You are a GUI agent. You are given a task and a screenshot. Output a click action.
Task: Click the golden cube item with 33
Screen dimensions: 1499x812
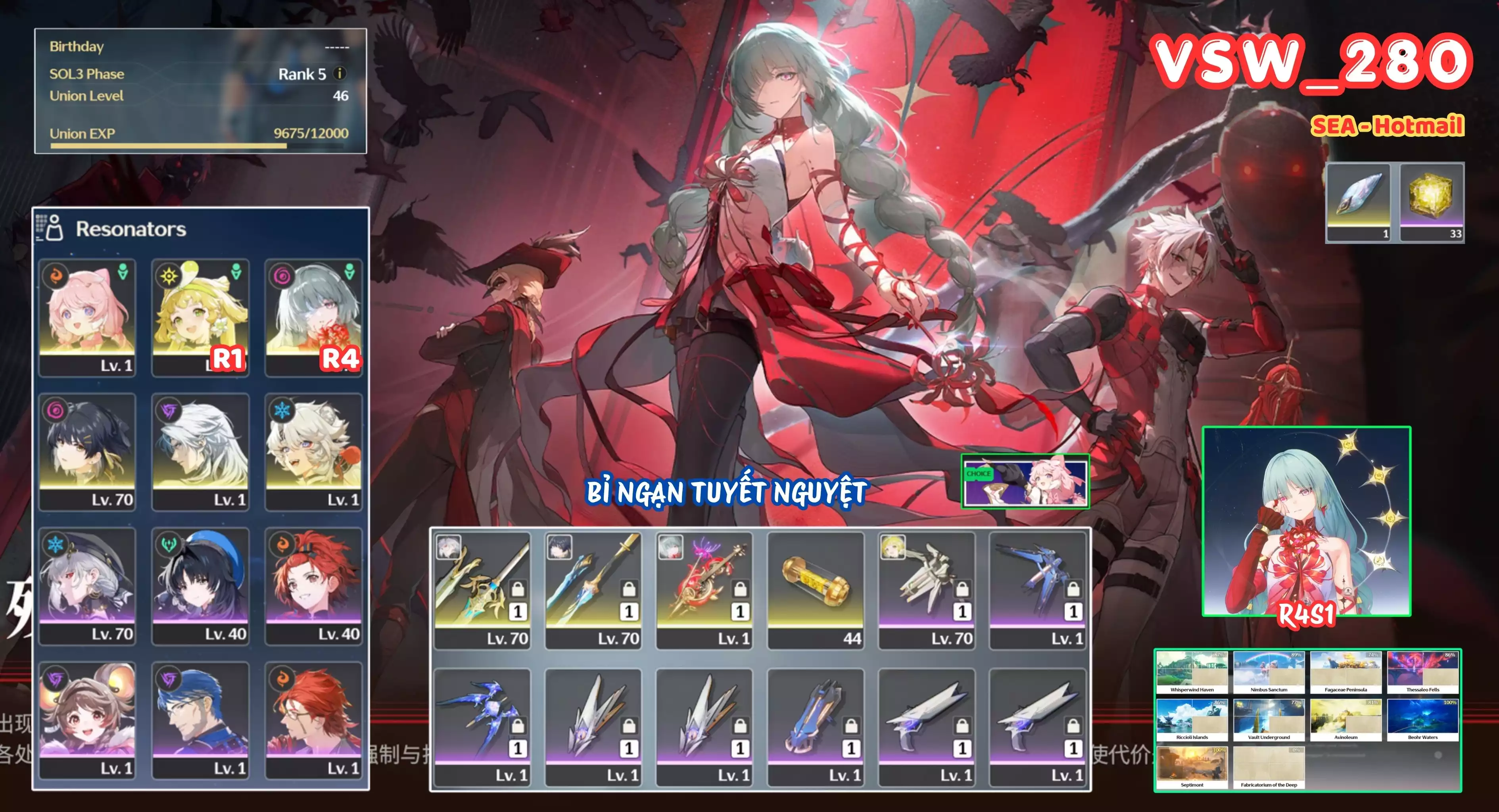coord(1432,202)
